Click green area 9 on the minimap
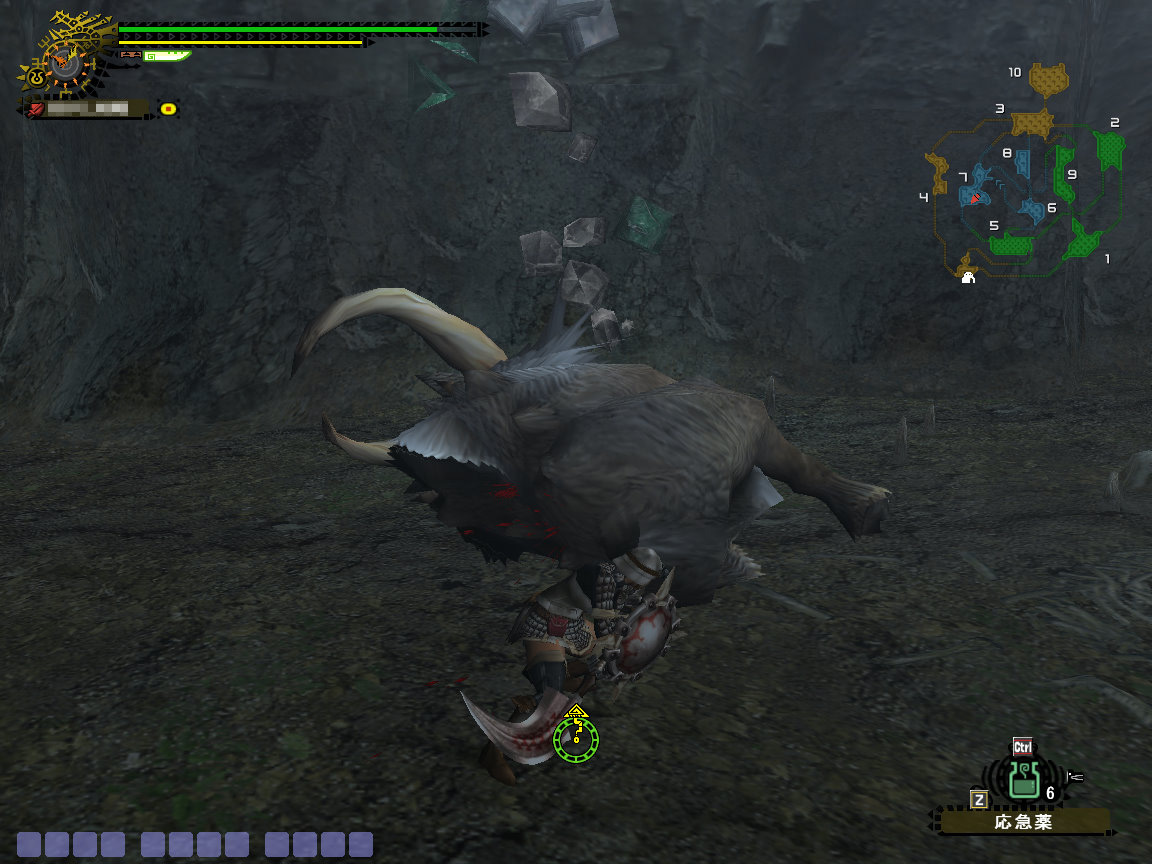 (1063, 174)
